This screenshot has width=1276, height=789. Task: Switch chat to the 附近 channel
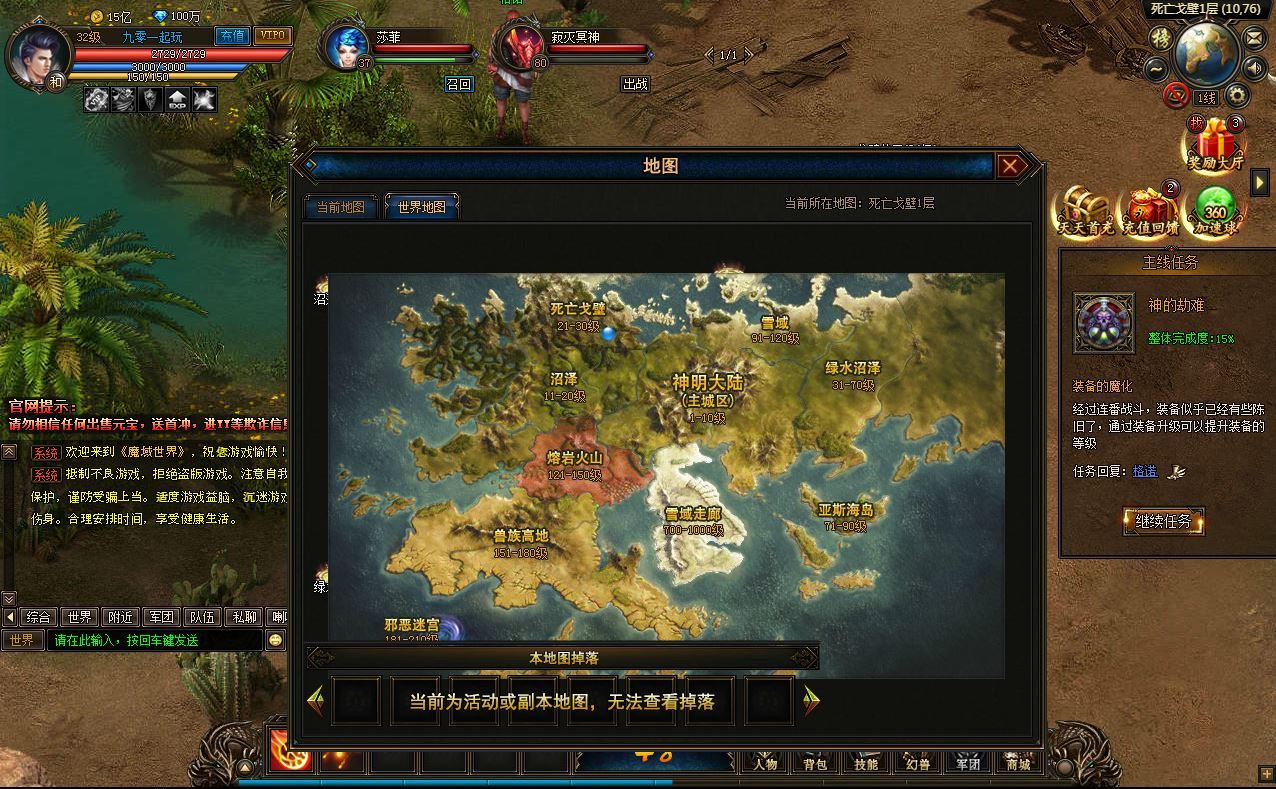(121, 617)
